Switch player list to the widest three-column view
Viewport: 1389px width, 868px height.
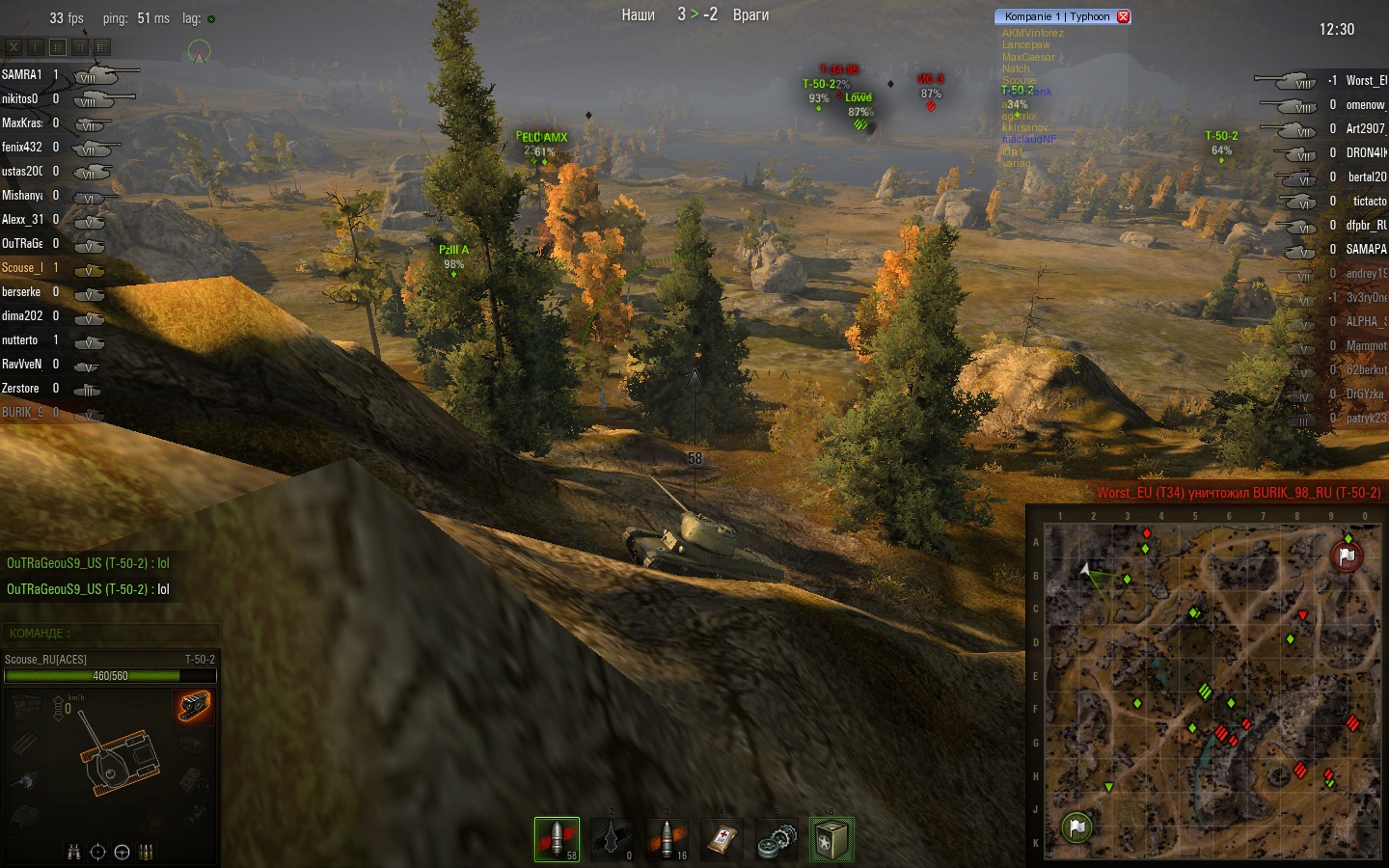click(x=101, y=46)
